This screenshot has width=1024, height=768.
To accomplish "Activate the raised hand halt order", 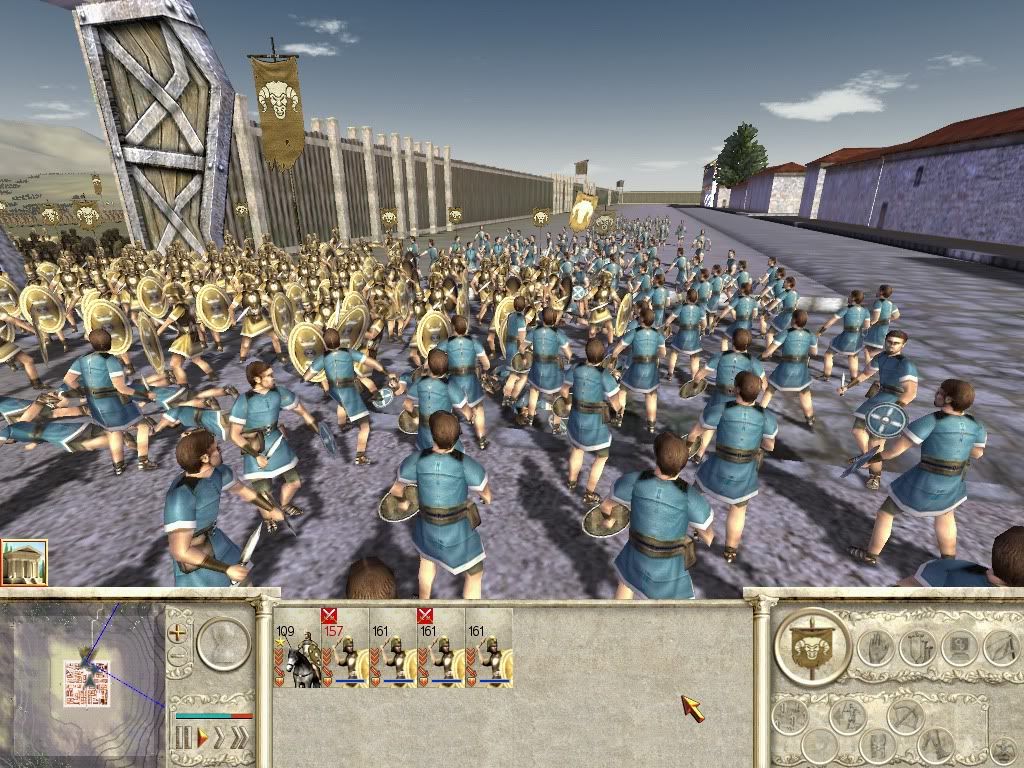I will (874, 648).
